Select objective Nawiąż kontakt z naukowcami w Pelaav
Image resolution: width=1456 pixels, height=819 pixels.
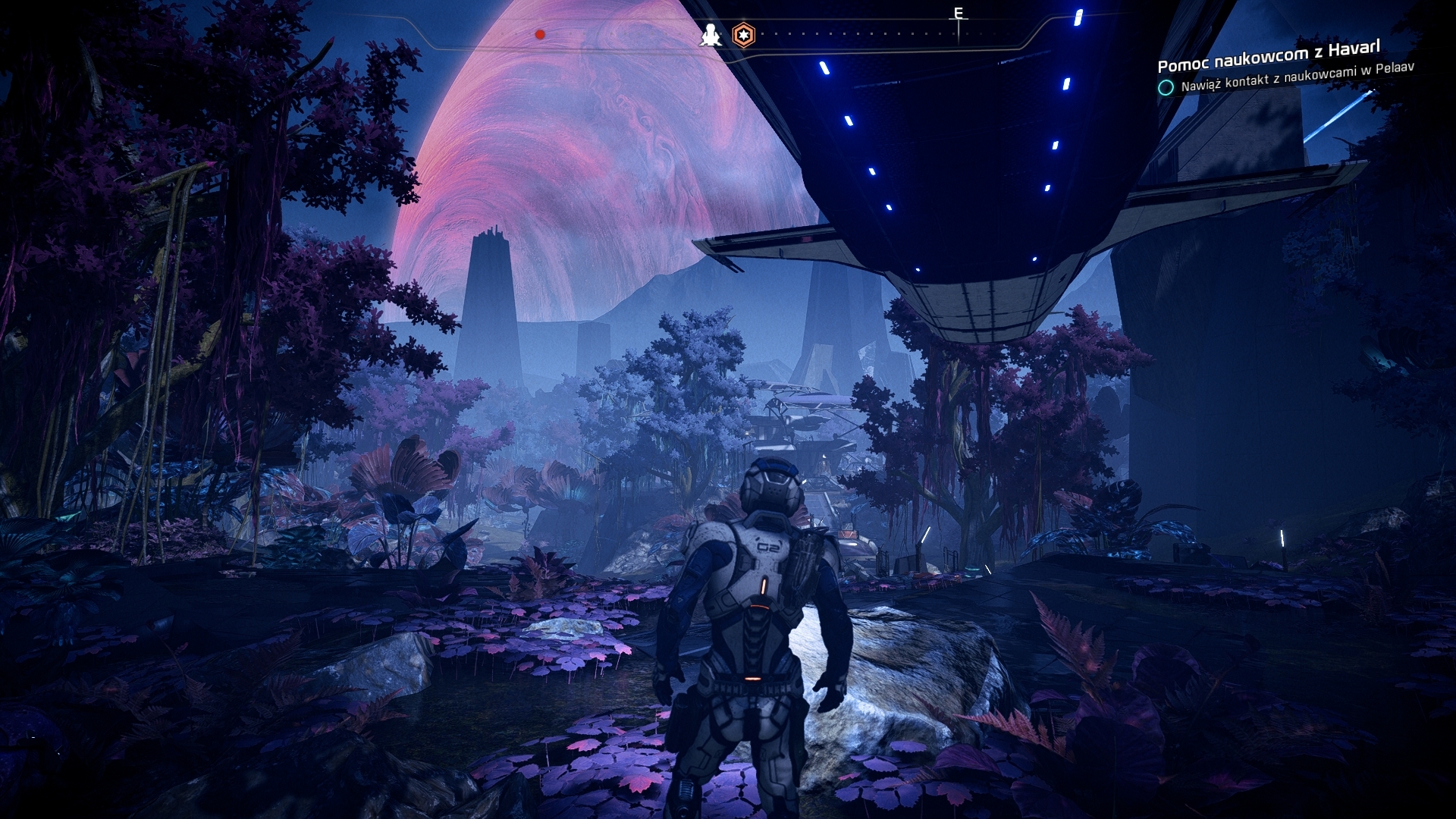1297,77
